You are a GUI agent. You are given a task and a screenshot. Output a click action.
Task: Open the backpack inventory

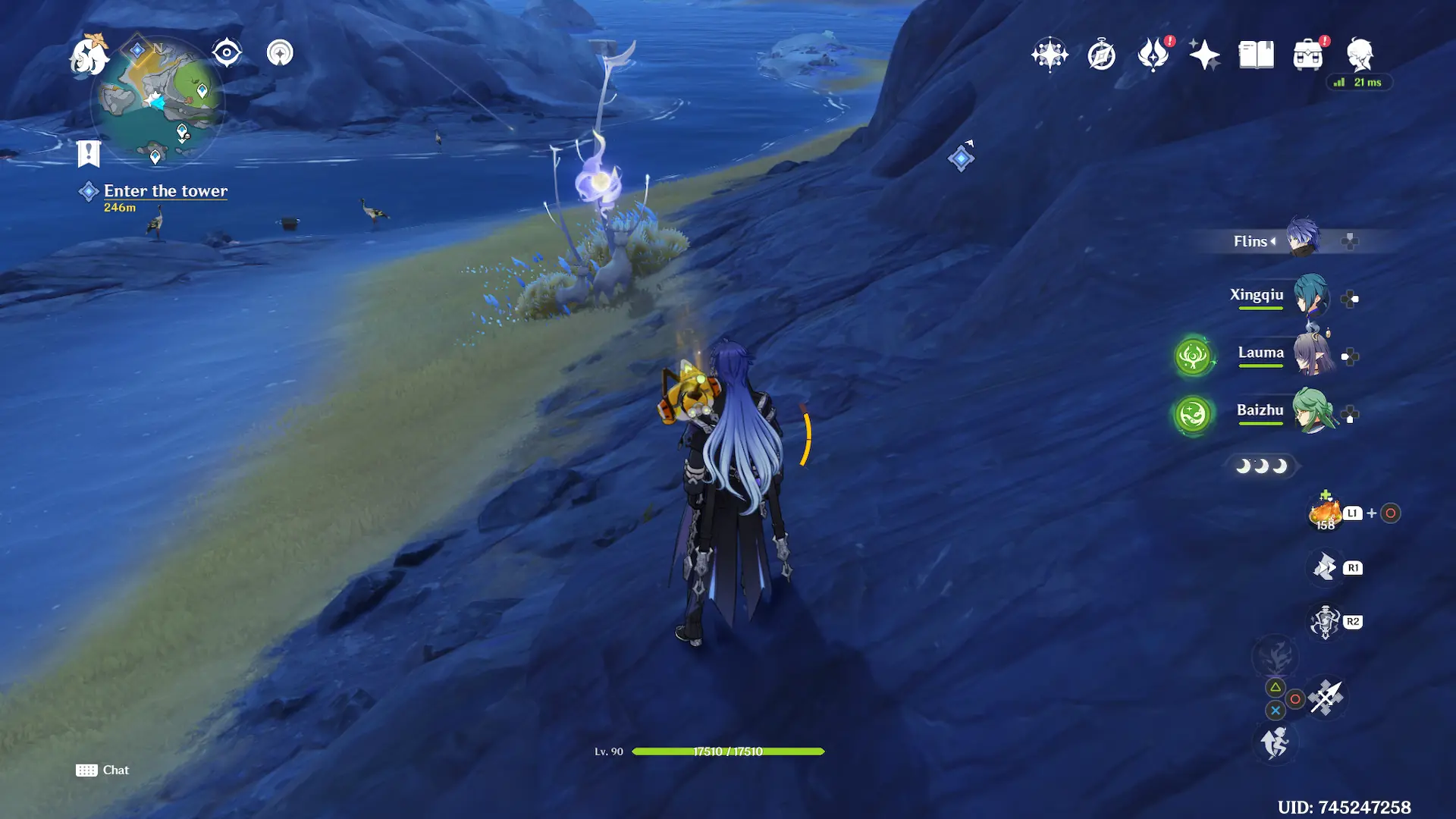(x=1308, y=55)
